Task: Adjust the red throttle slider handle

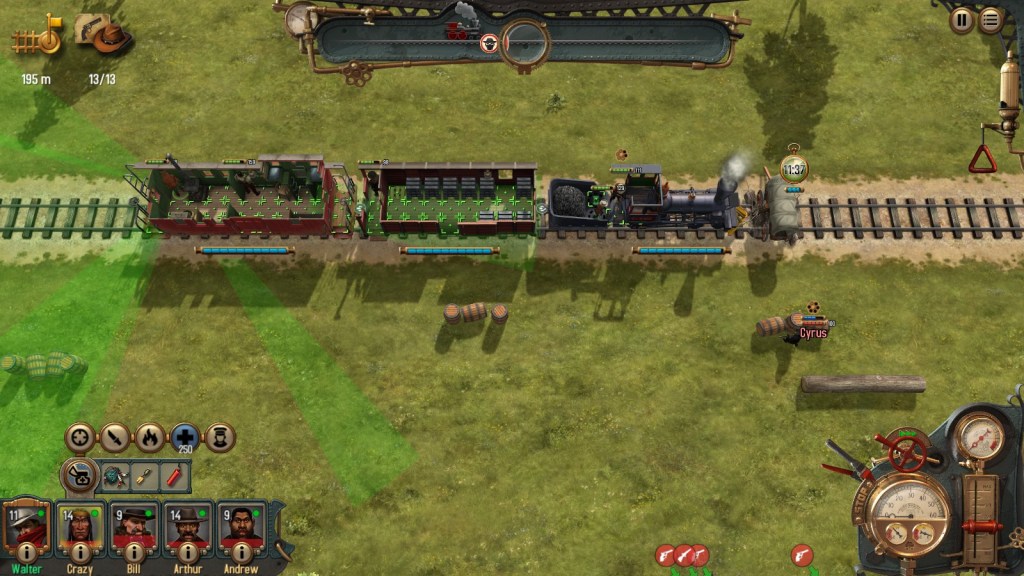Action: tap(981, 527)
